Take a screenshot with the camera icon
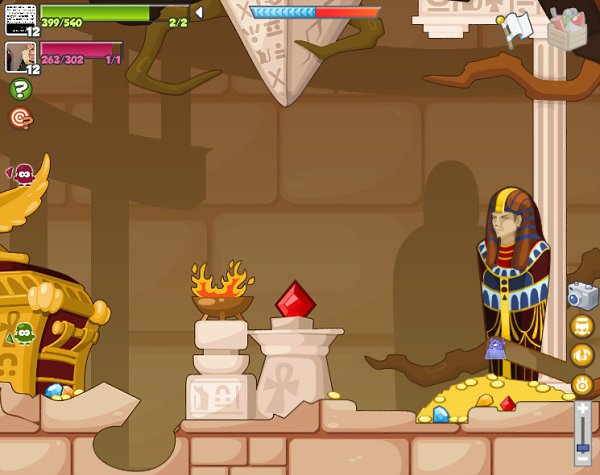The height and width of the screenshot is (475, 600). coord(582,295)
